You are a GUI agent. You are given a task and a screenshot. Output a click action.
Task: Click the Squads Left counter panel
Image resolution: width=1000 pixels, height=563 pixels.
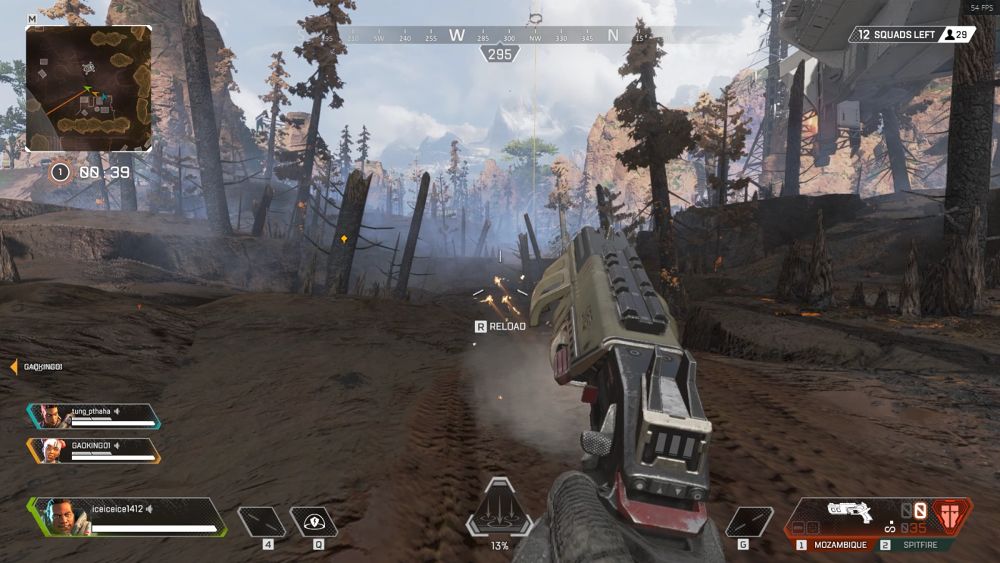(x=911, y=35)
